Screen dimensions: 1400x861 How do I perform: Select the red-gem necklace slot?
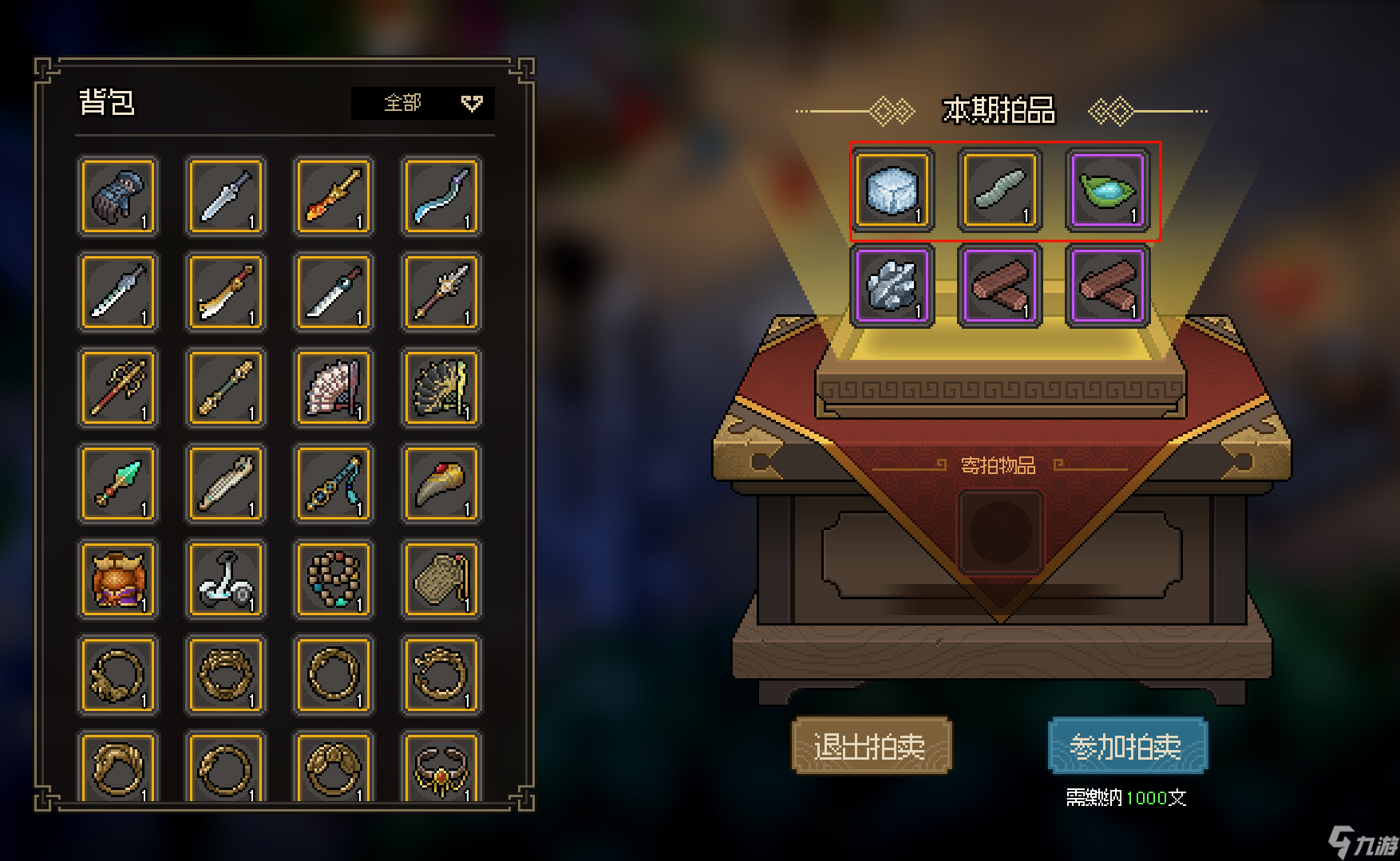[x=441, y=769]
